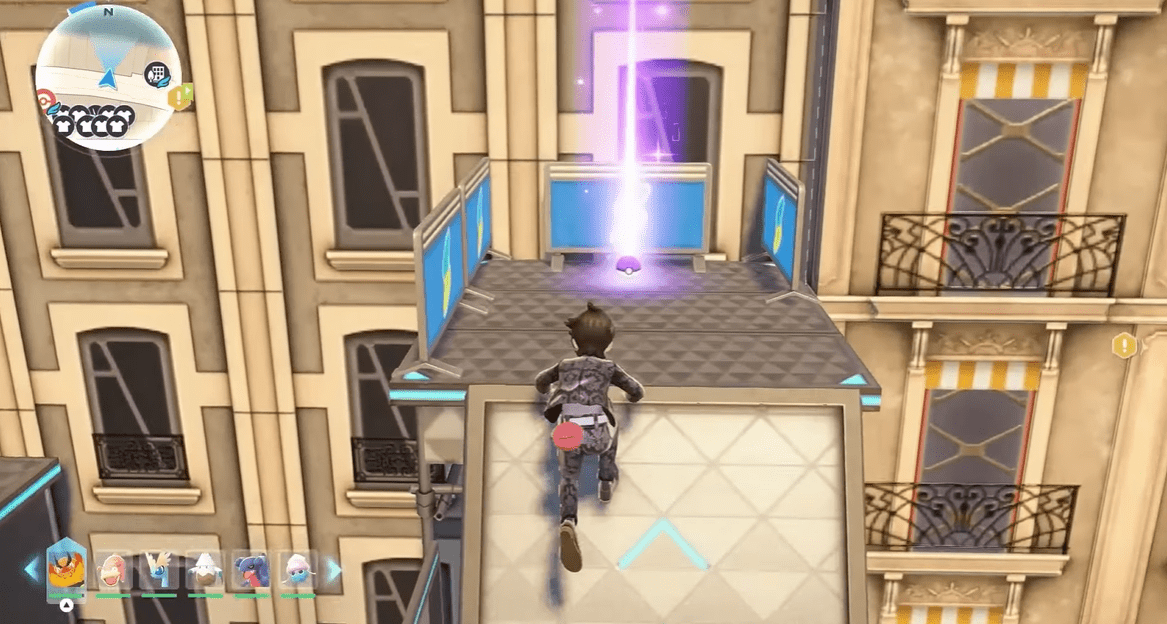Choose the pink Slowbro party slot

pyautogui.click(x=112, y=570)
